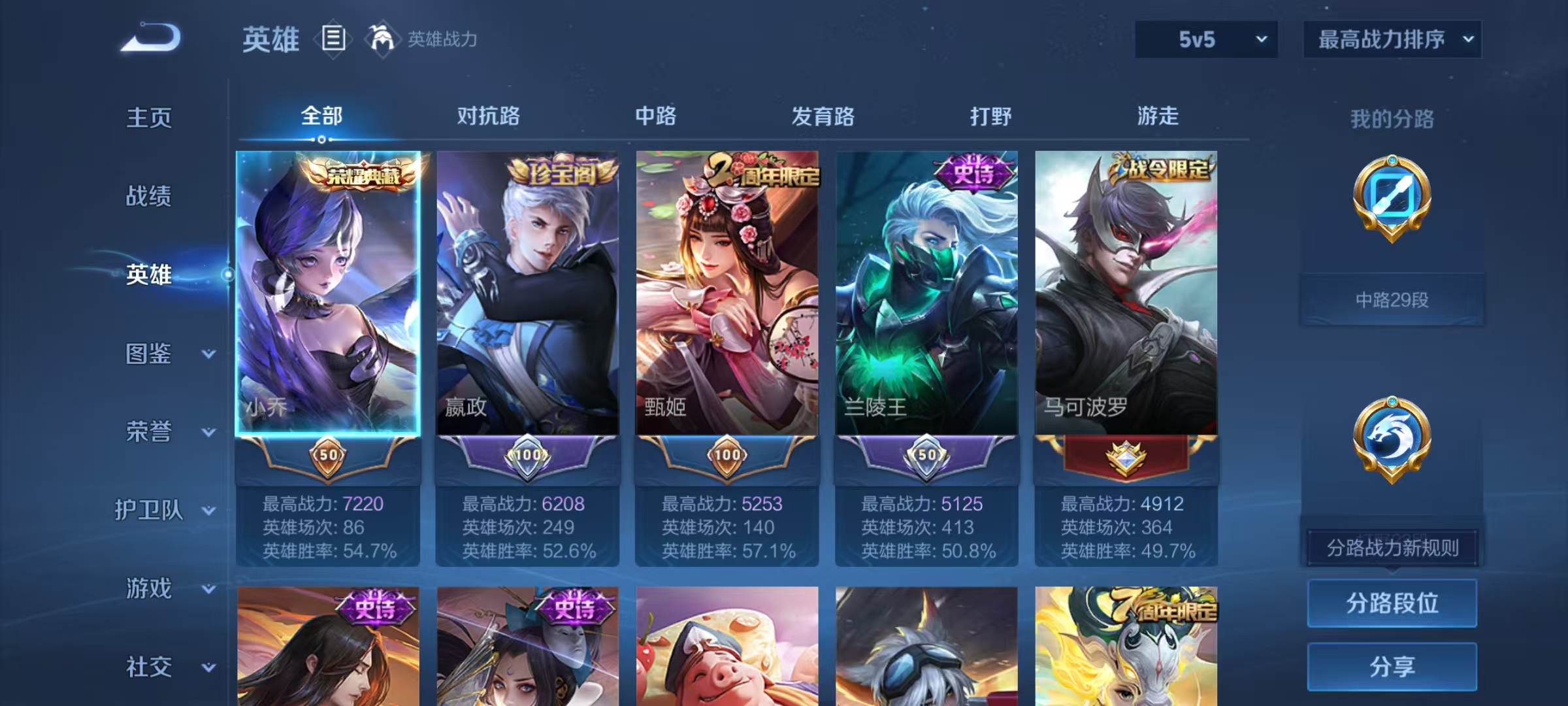The height and width of the screenshot is (706, 1568).
Task: Select the 兰陵王 hero card
Action: tap(925, 294)
